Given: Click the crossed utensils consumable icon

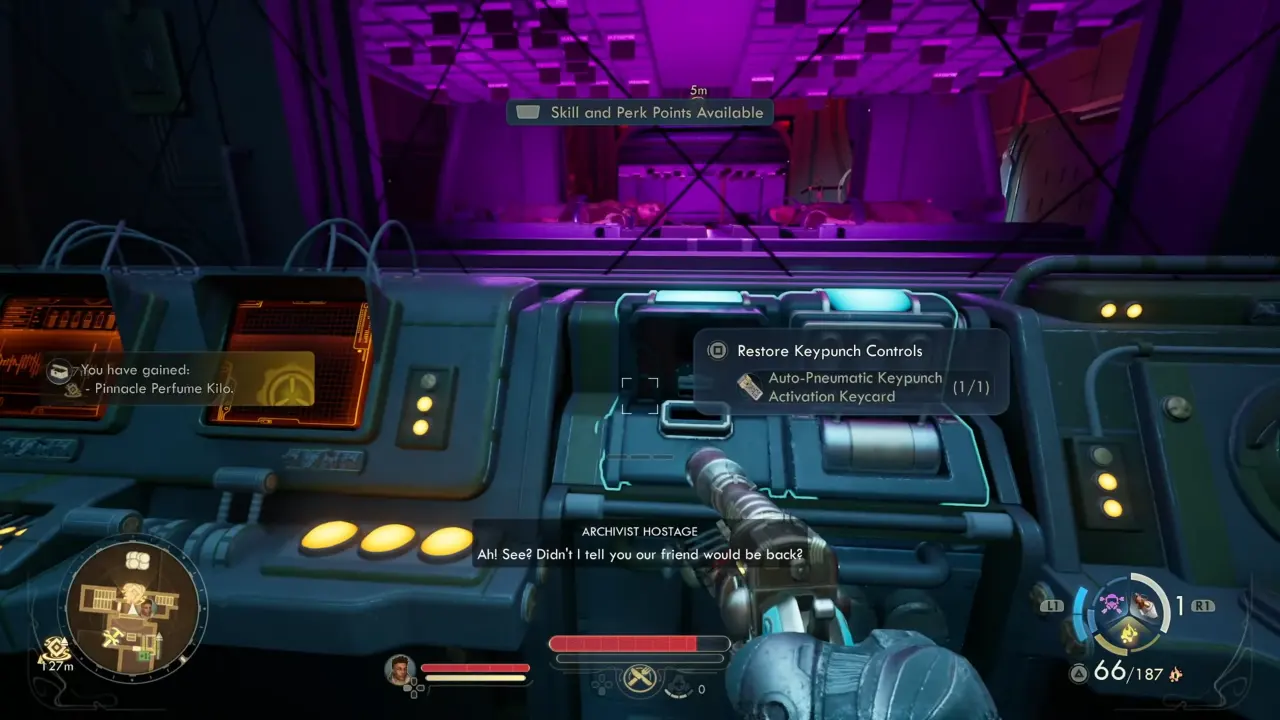Looking at the screenshot, I should [x=640, y=681].
